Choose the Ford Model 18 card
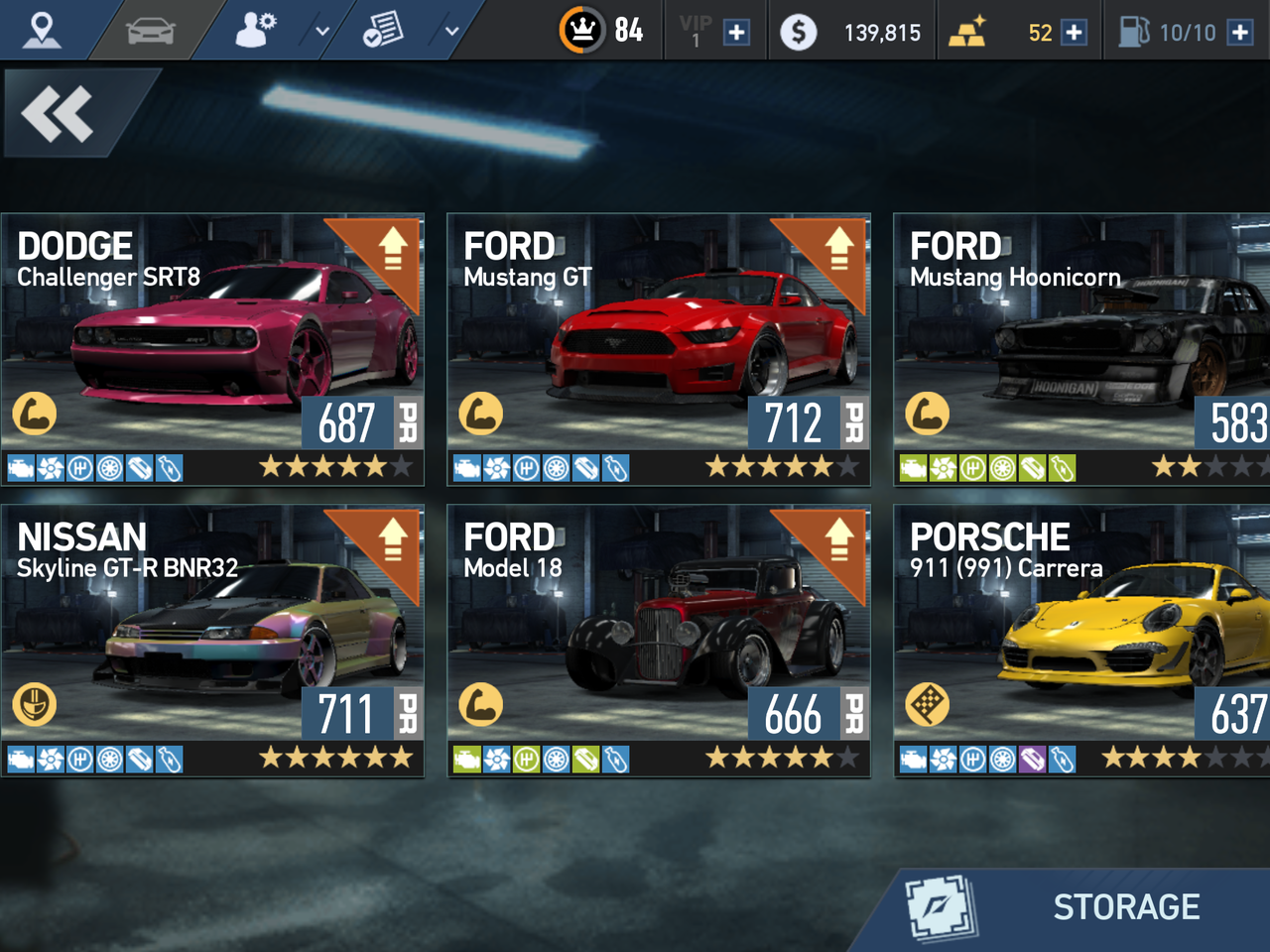Viewport: 1270px width, 952px height. (659, 641)
